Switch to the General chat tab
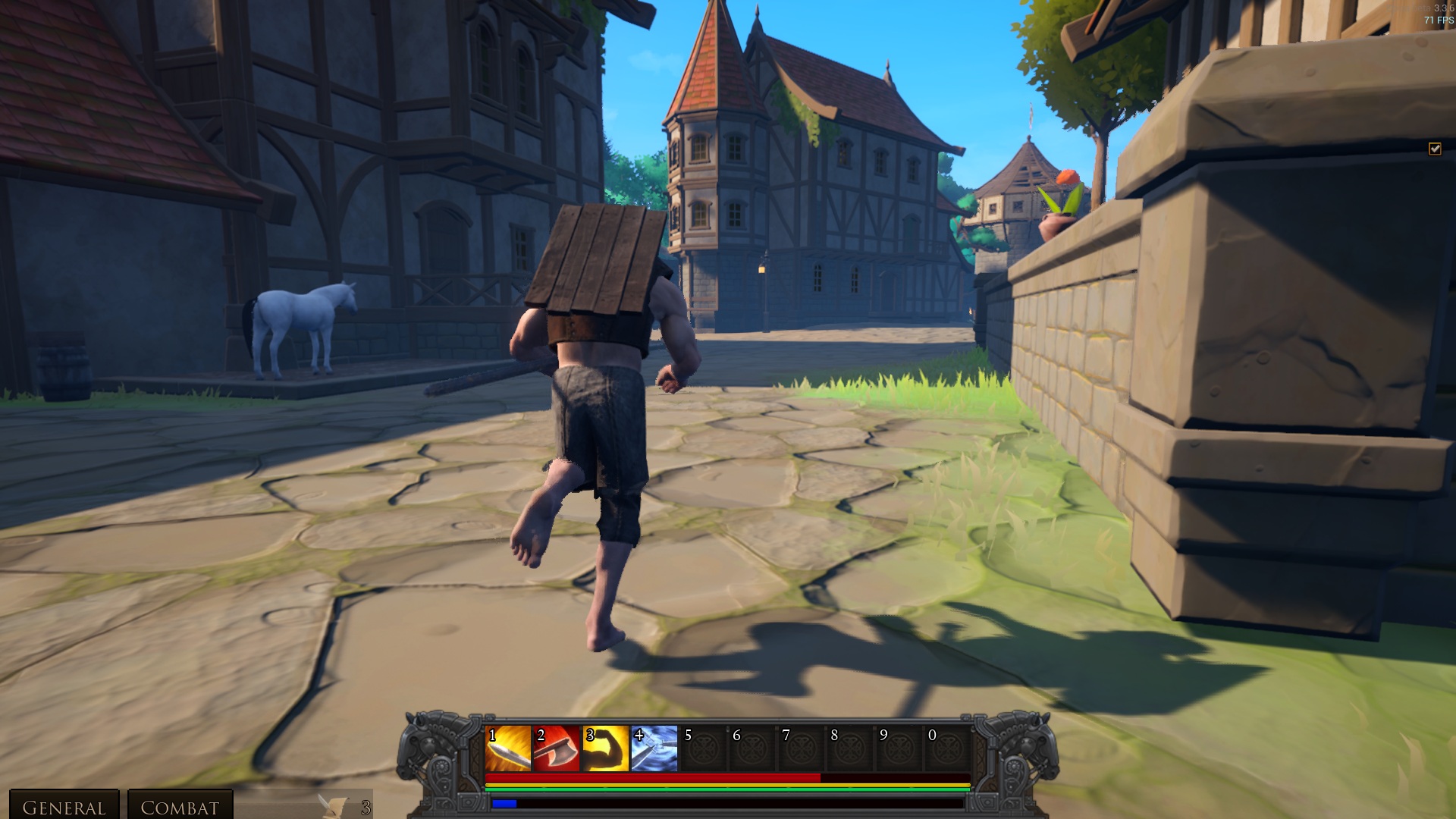The image size is (1456, 819). (64, 807)
